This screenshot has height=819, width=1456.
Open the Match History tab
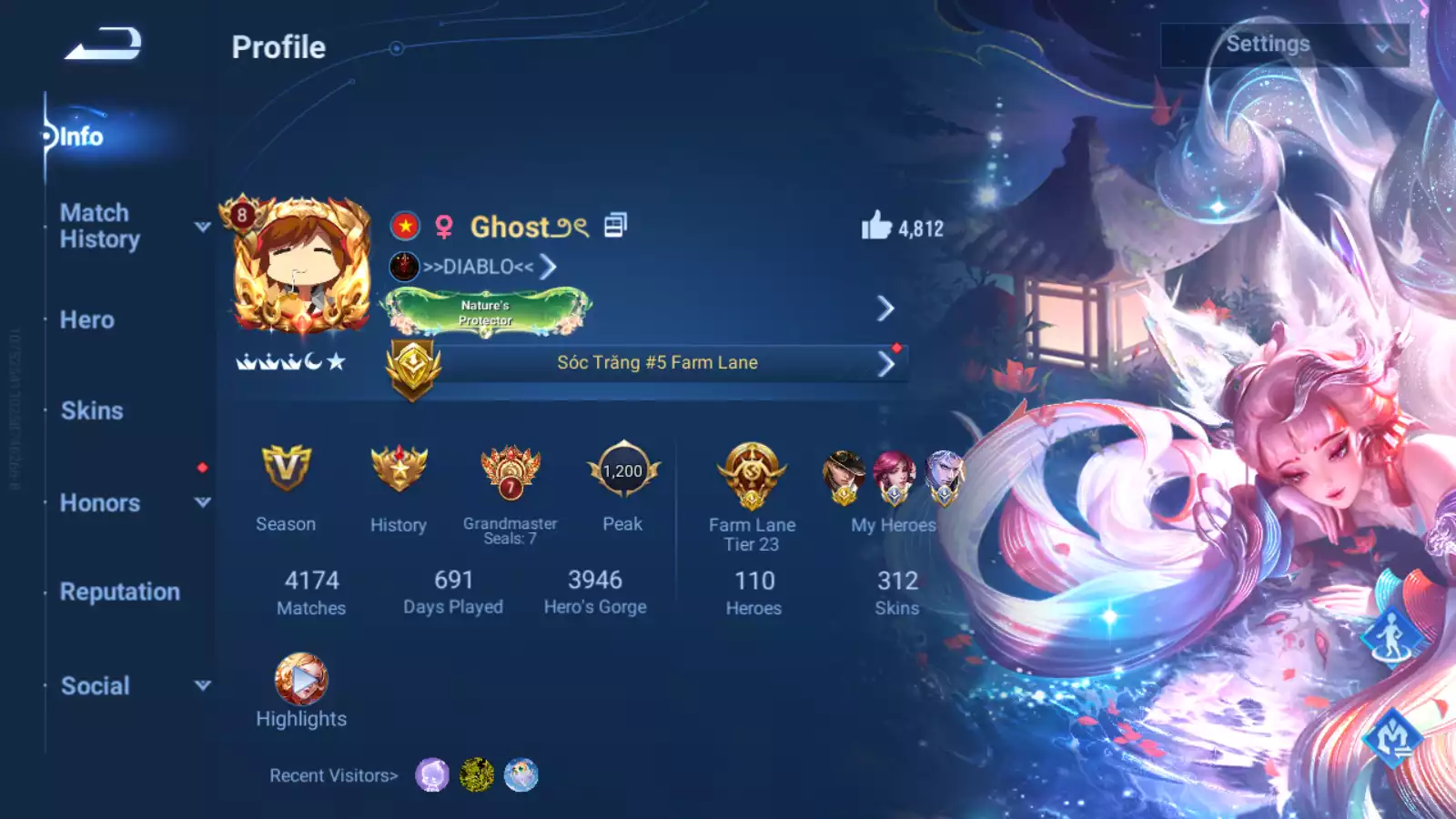100,226
